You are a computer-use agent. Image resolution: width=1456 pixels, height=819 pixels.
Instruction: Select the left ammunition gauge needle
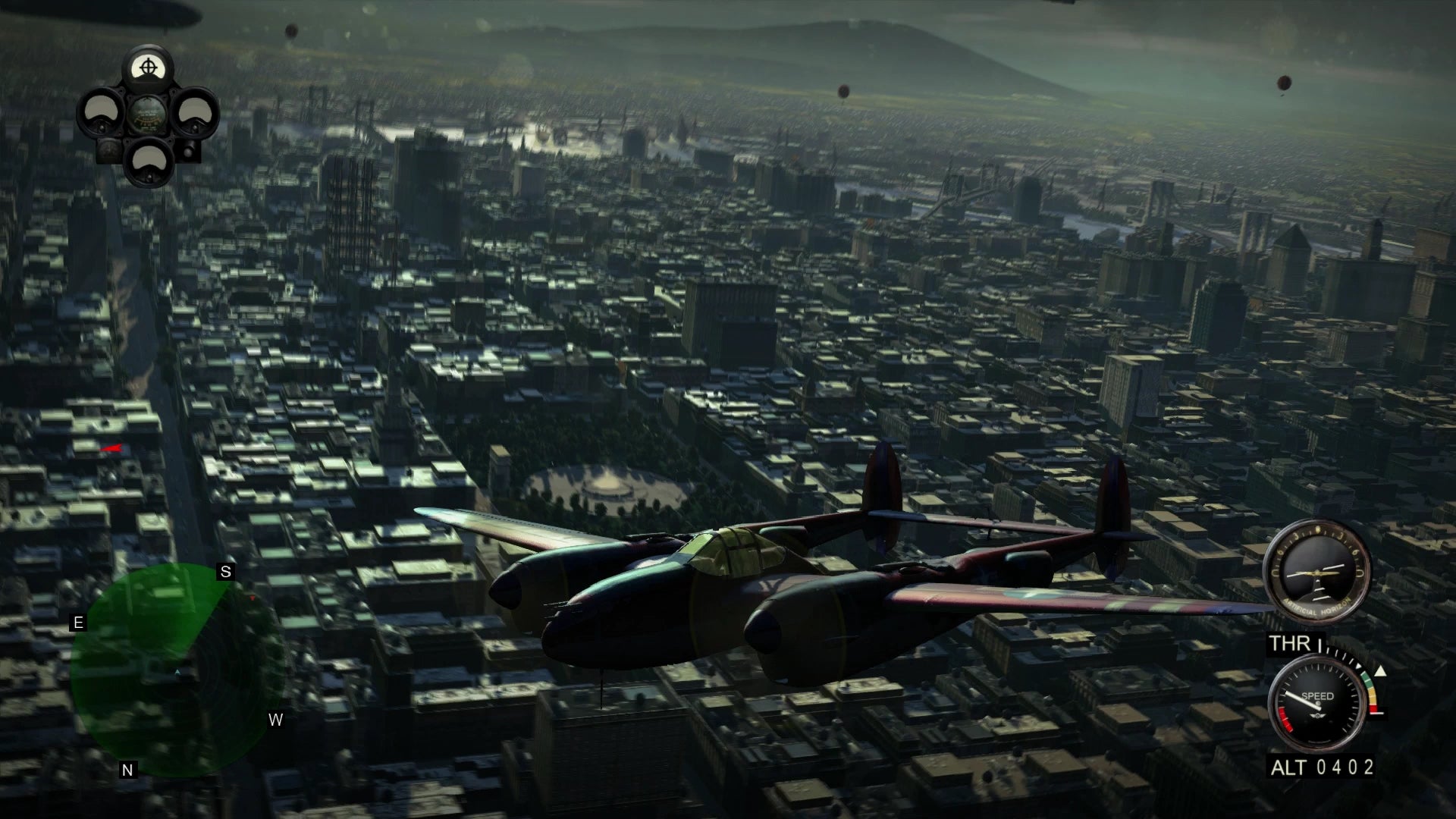[x=102, y=127]
